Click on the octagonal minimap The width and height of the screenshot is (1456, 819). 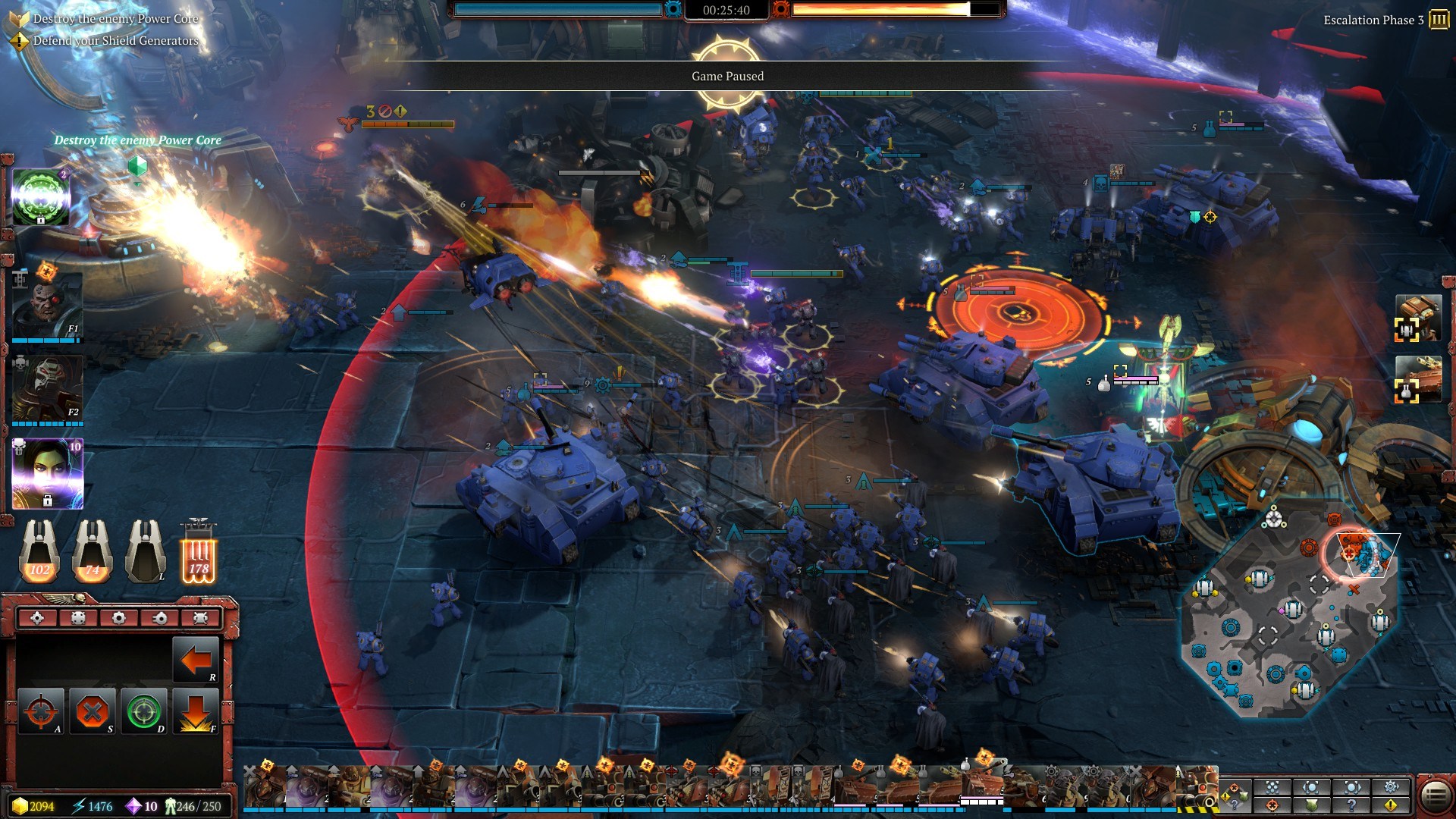coord(1289,629)
